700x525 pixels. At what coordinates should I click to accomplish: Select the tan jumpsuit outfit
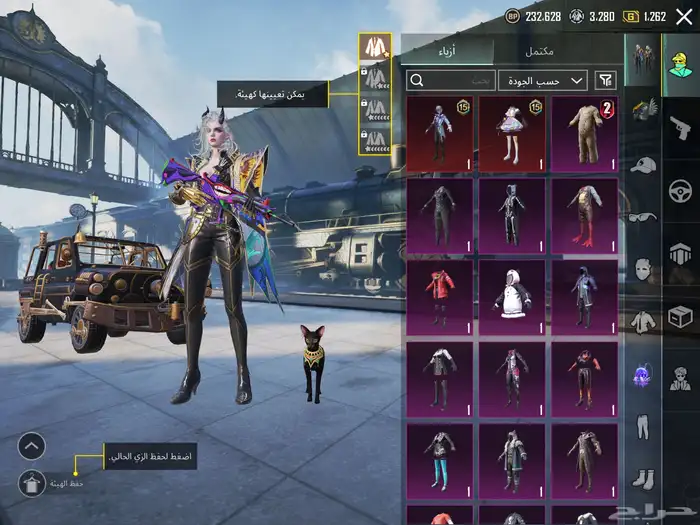click(x=584, y=133)
